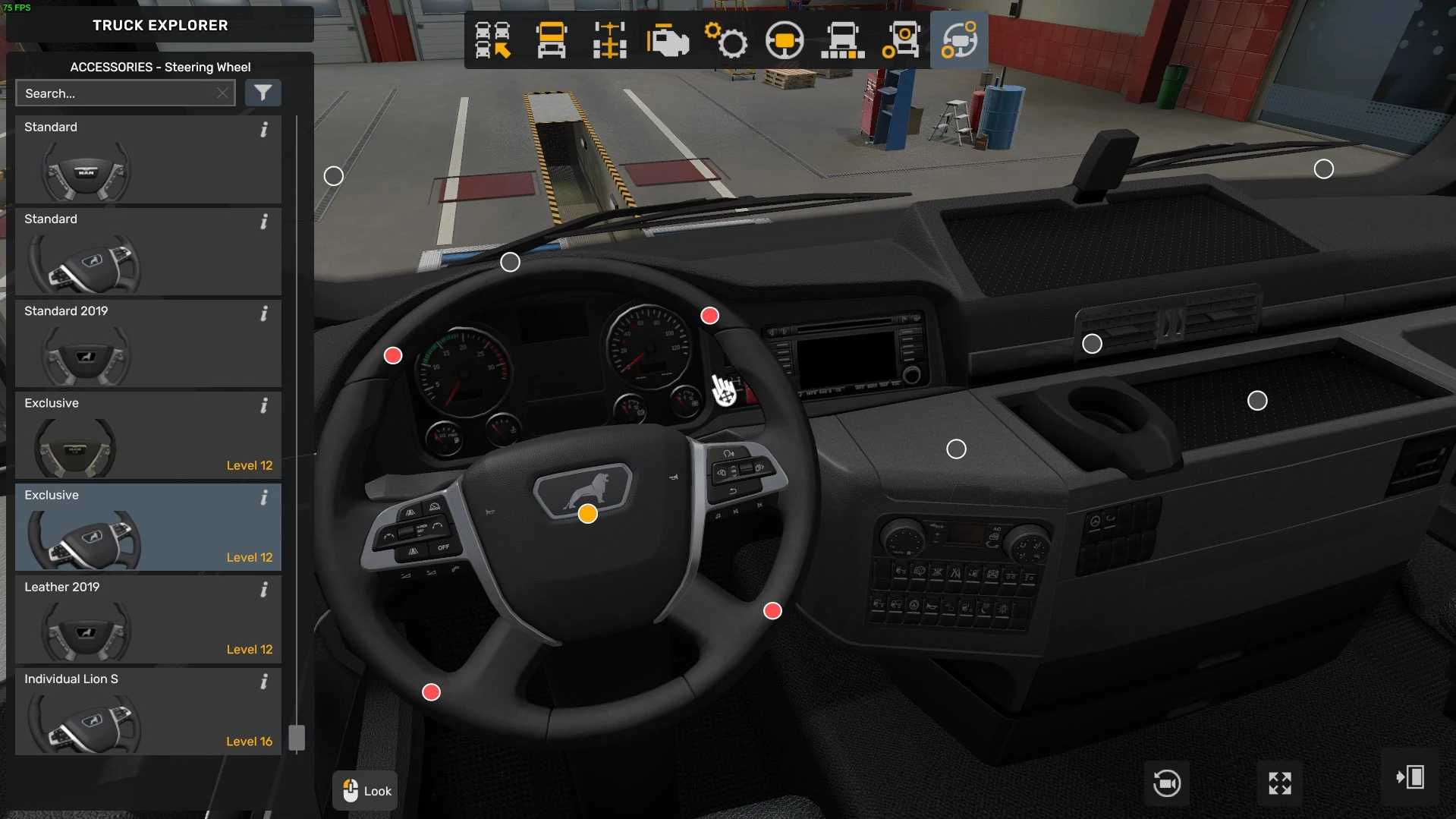Show info for Individual Lion S wheel
Image resolution: width=1456 pixels, height=819 pixels.
click(264, 682)
